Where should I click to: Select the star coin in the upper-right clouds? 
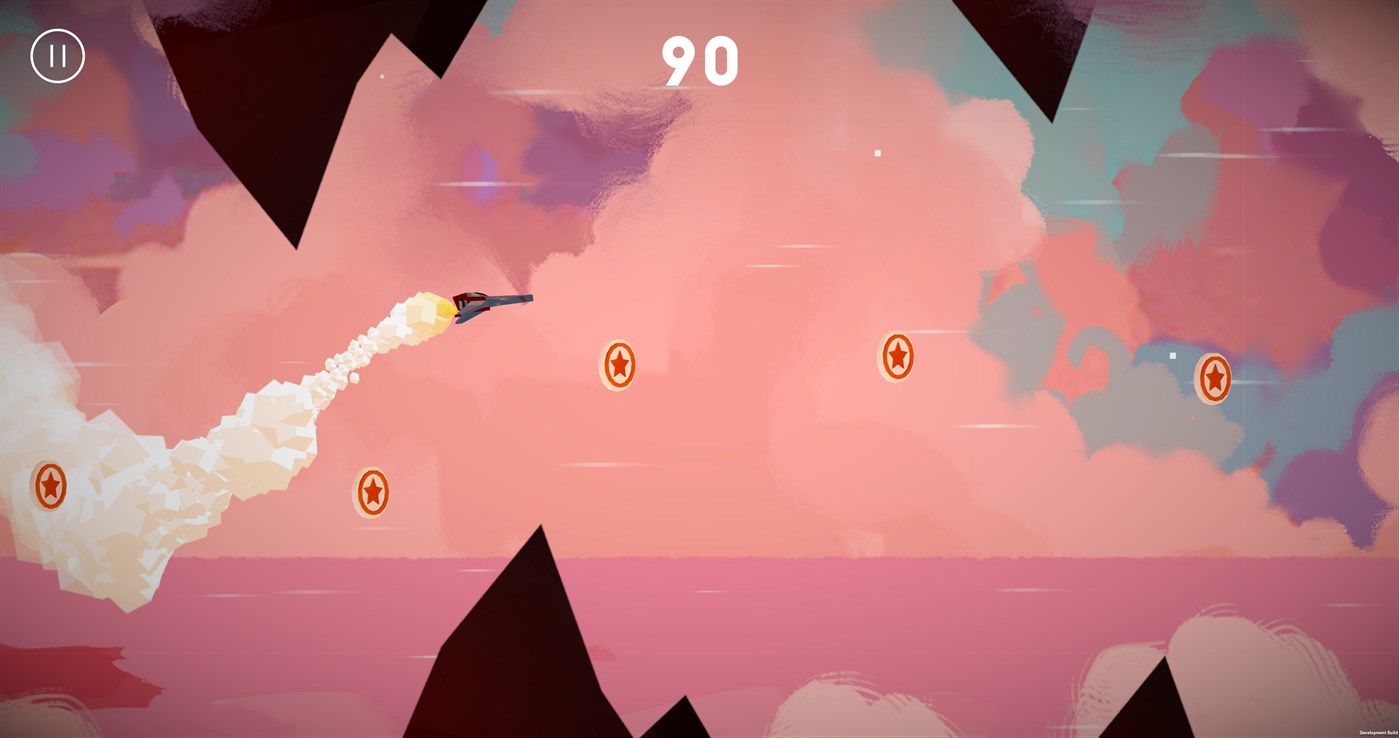pyautogui.click(x=896, y=355)
